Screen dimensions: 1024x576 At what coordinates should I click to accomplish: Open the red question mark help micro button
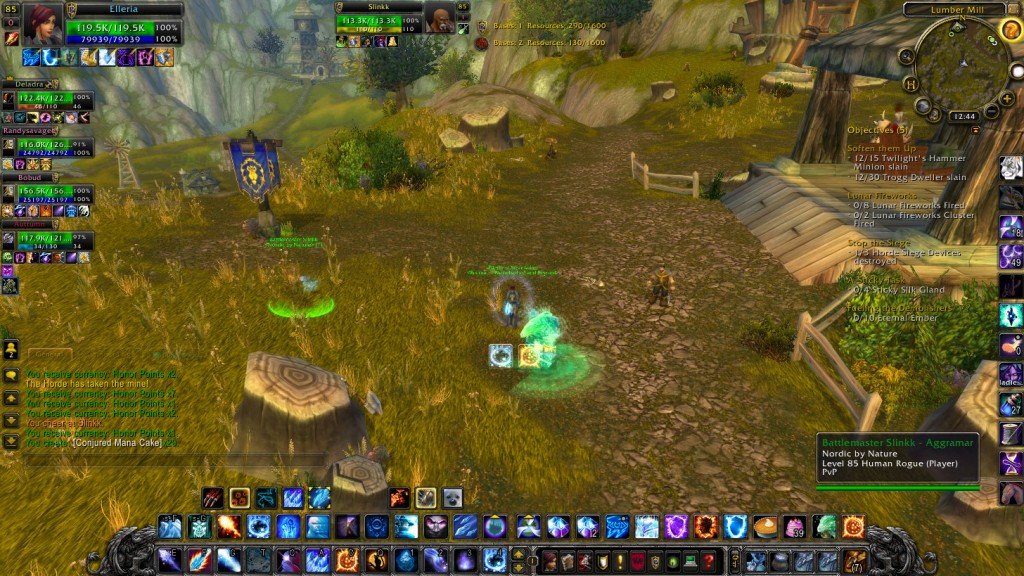tap(709, 561)
